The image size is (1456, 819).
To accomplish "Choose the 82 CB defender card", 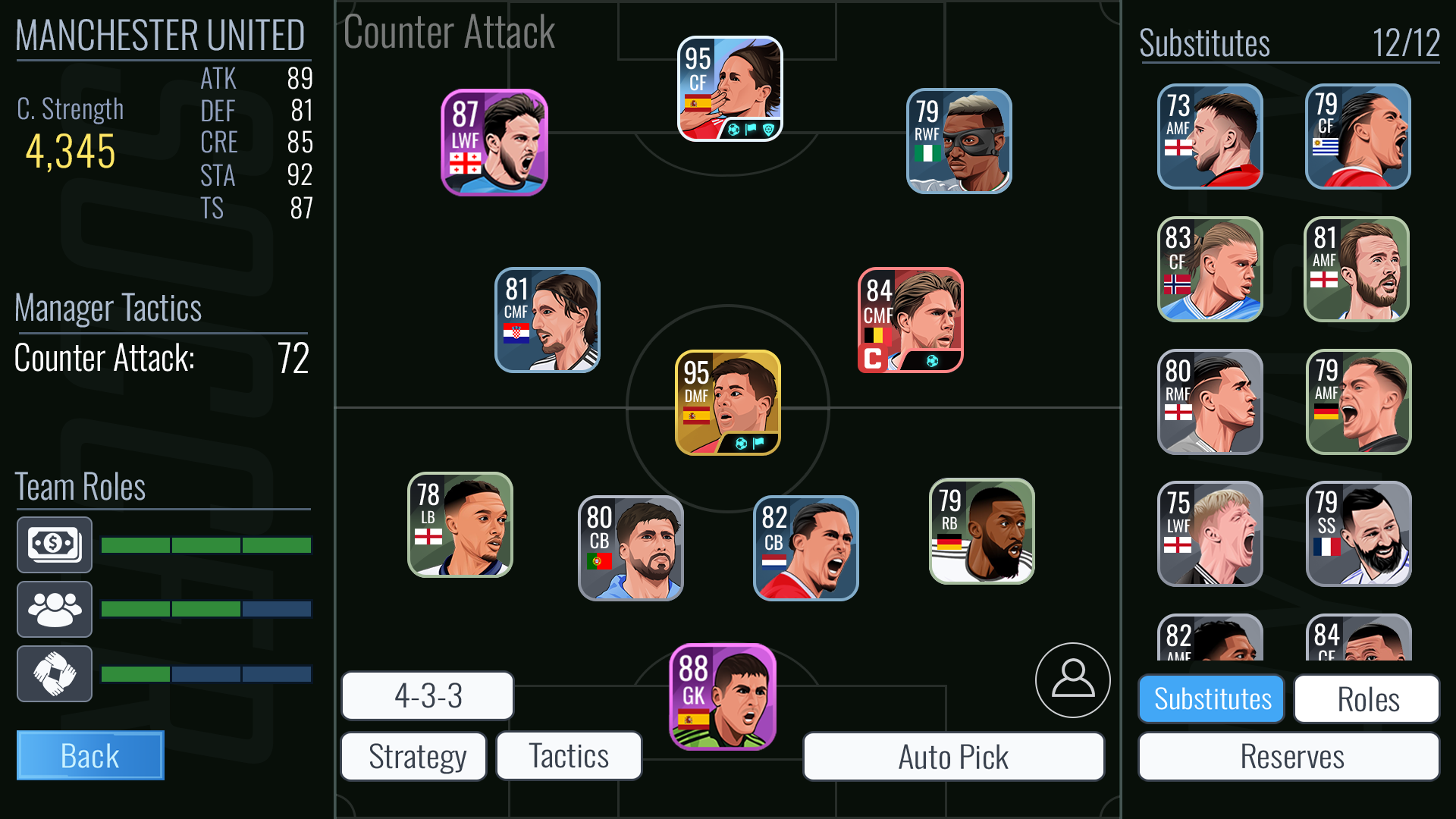I will [806, 548].
